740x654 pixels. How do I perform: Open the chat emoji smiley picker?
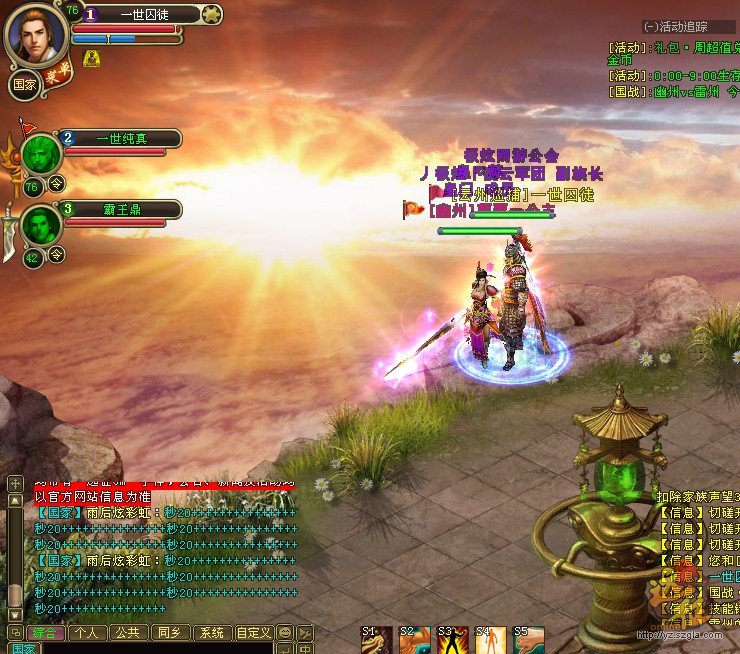(284, 632)
